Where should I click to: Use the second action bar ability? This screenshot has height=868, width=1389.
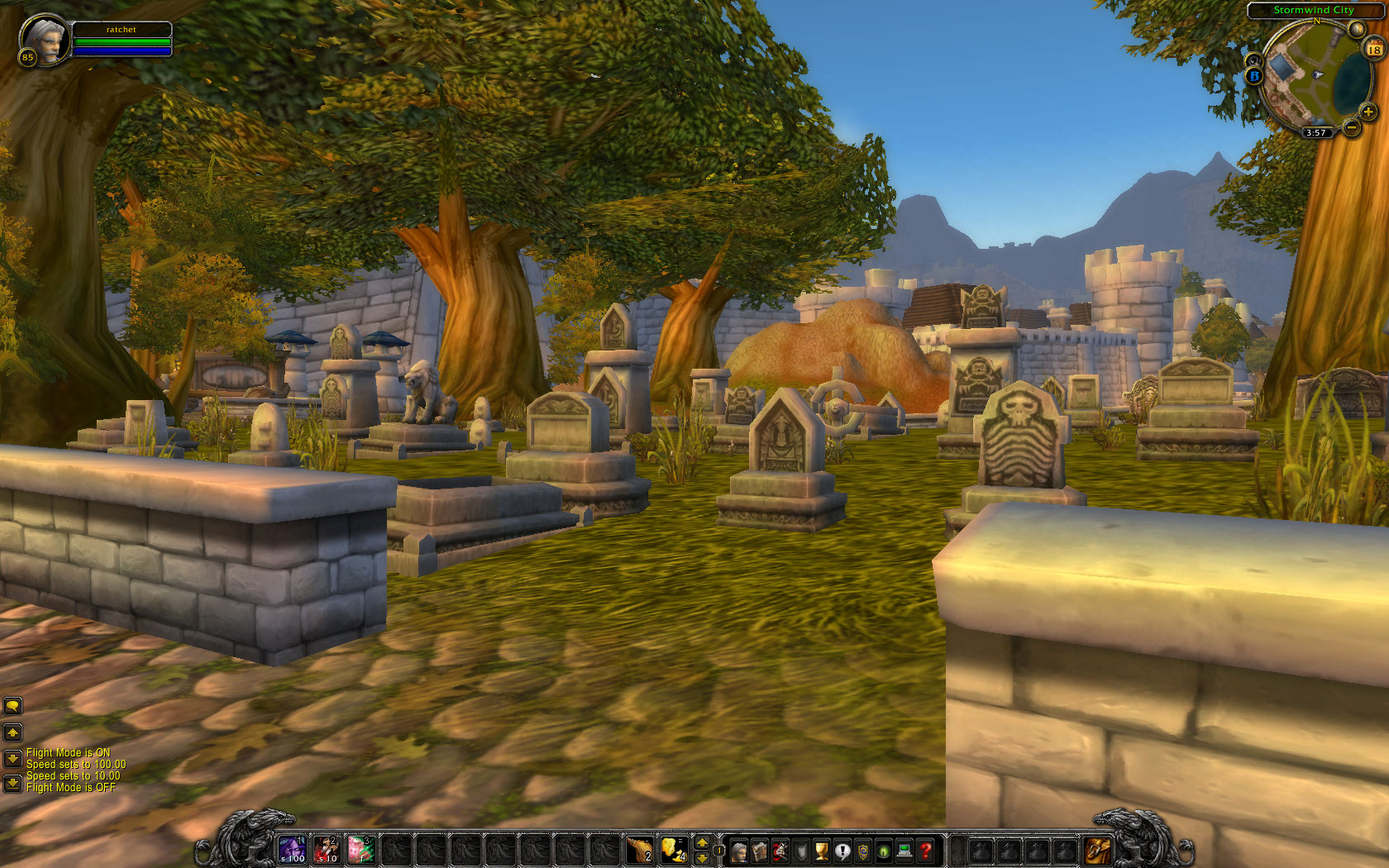(327, 849)
